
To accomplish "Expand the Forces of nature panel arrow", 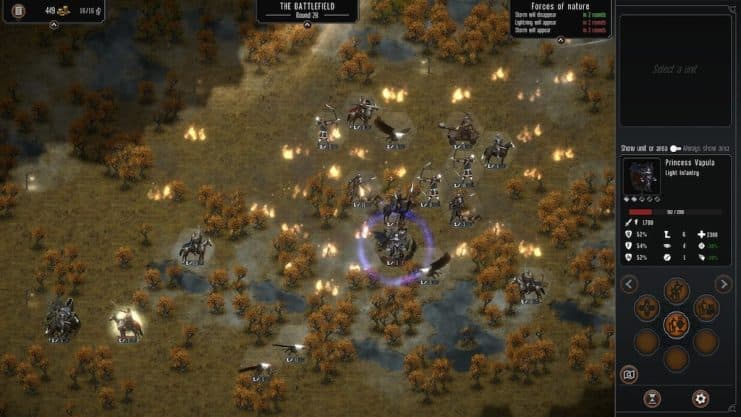I will pos(560,41).
